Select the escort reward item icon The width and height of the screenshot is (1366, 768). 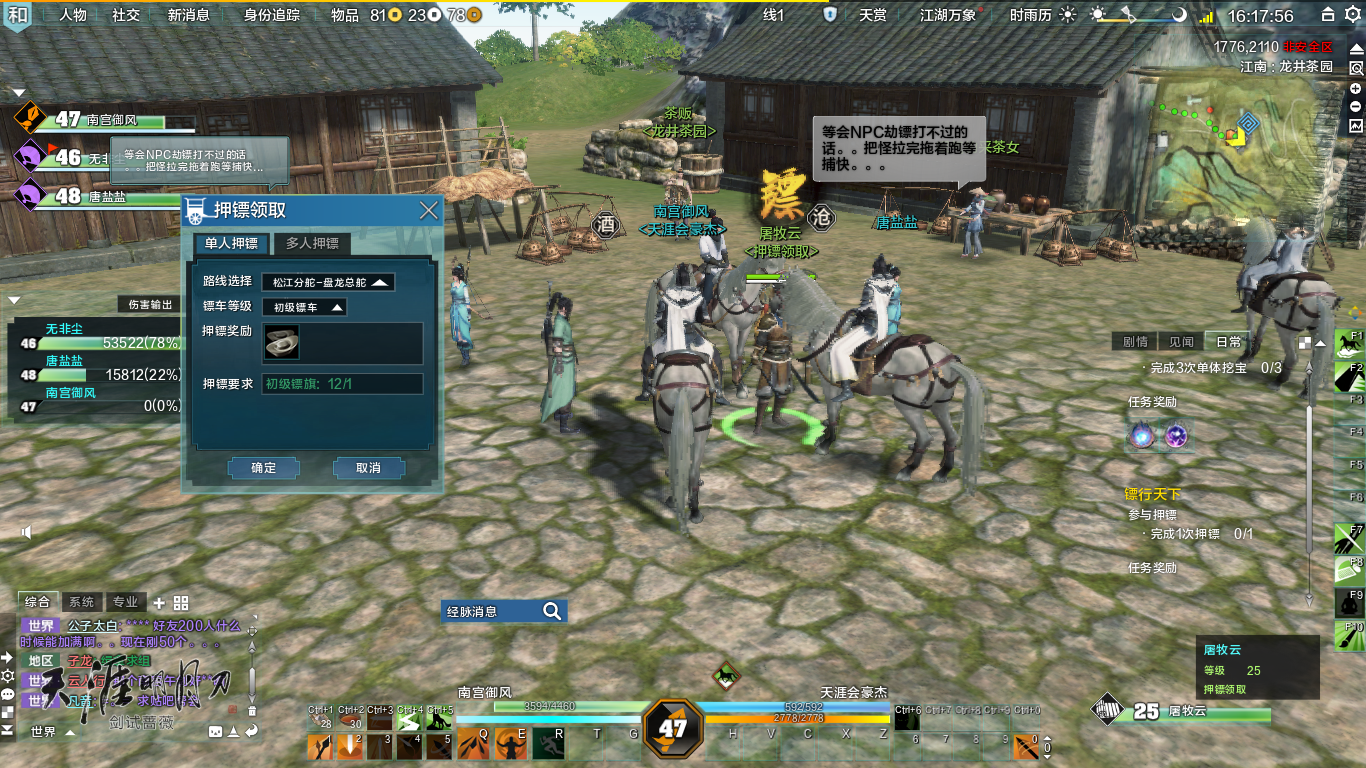pyautogui.click(x=282, y=343)
